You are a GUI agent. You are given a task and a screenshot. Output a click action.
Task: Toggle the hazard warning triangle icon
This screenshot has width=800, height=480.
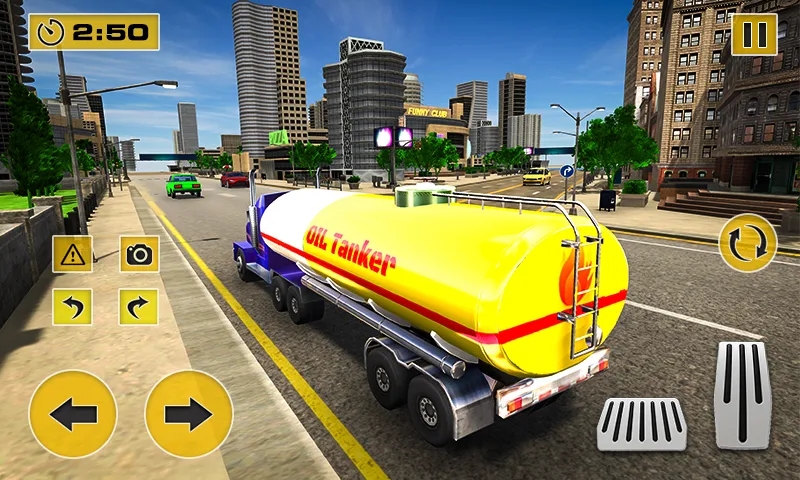[73, 254]
